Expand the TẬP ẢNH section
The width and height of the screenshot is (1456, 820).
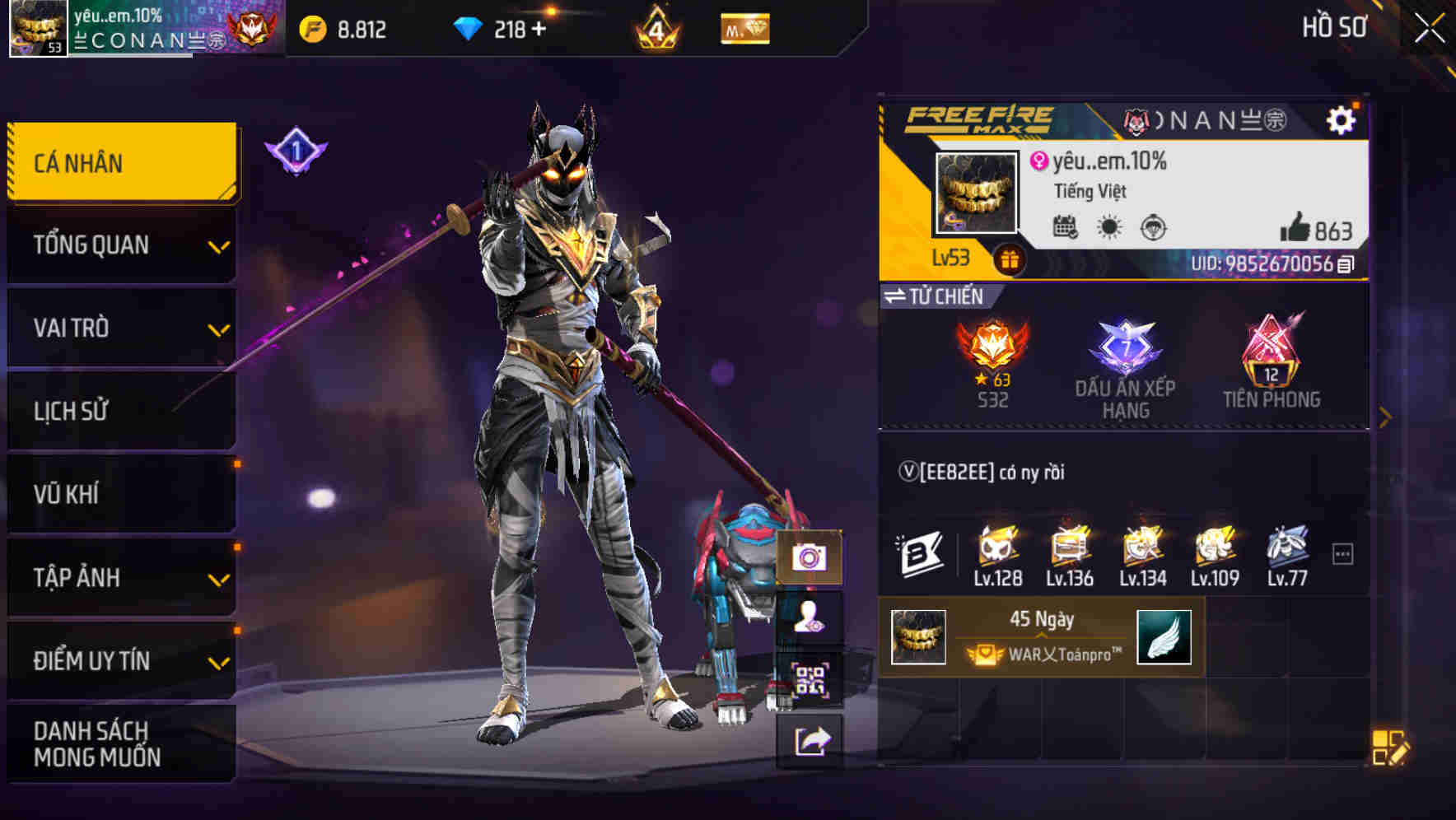119,578
